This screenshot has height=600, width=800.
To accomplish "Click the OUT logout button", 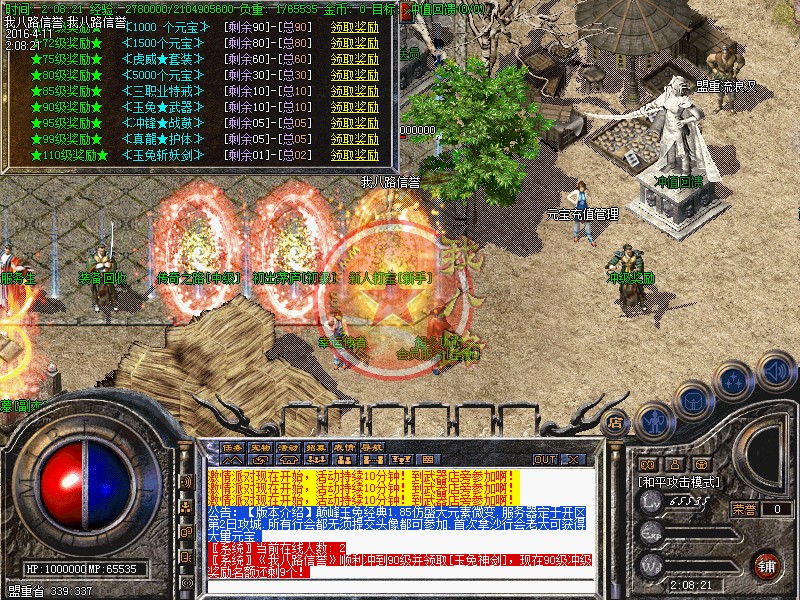I will (x=545, y=460).
